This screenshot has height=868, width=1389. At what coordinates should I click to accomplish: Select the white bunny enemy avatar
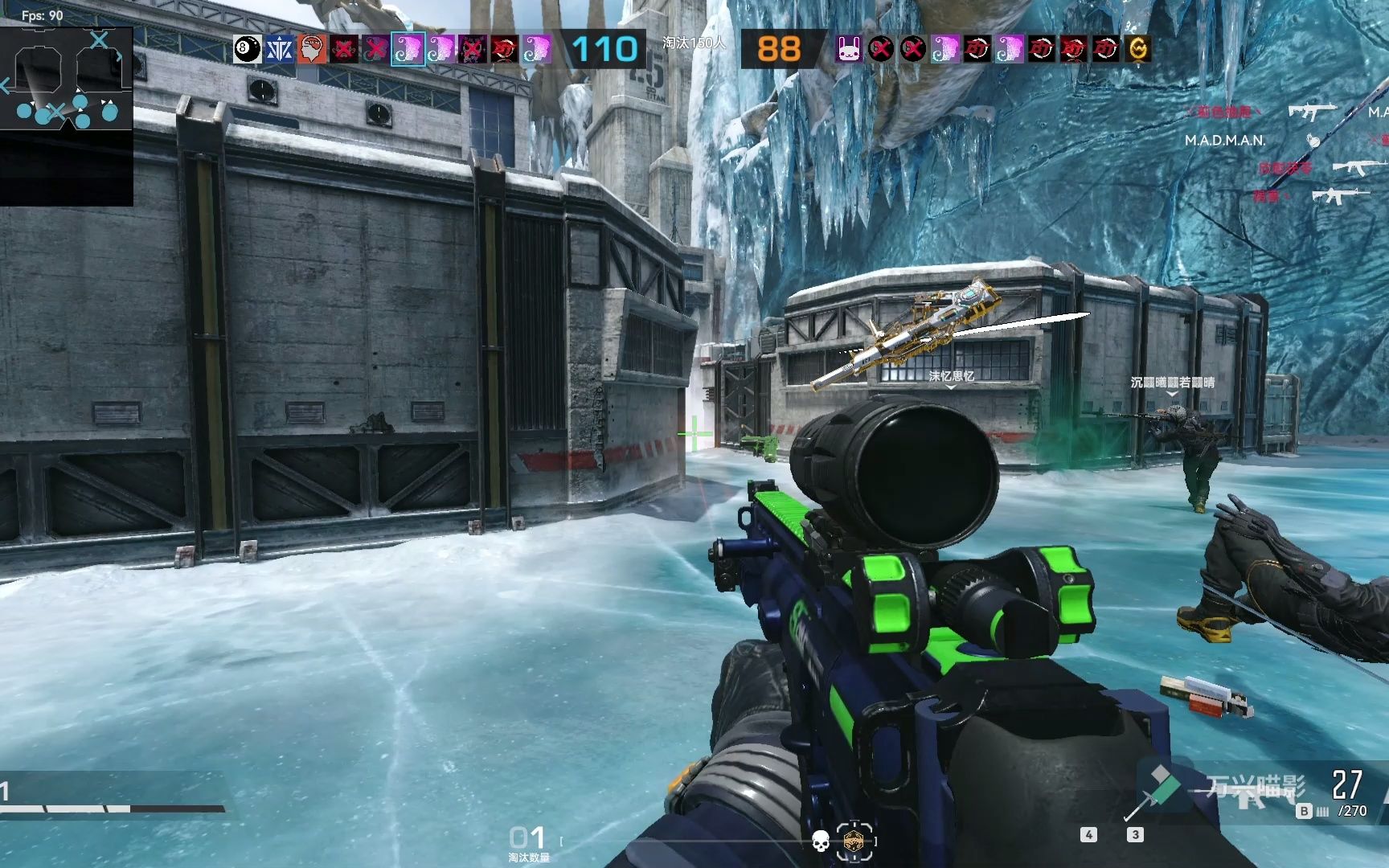[849, 49]
